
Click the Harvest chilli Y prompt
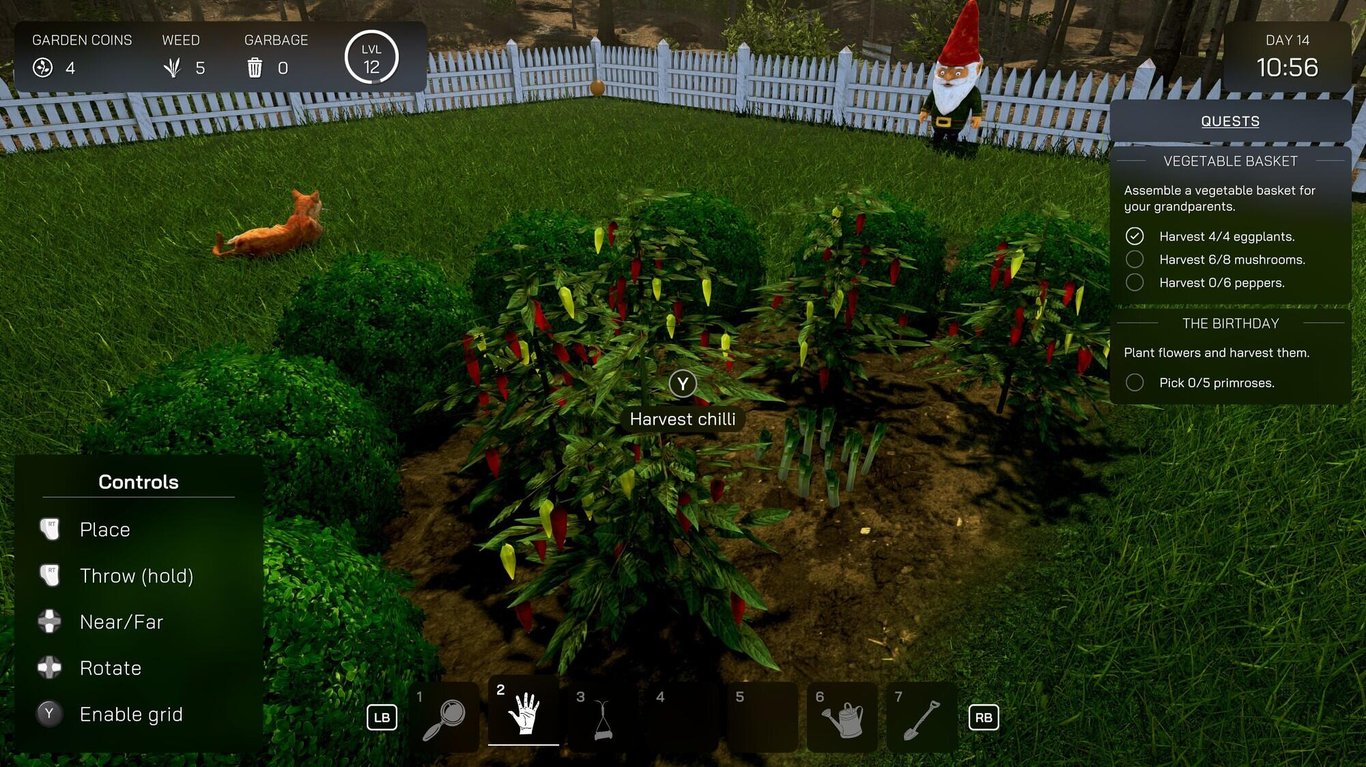pos(682,383)
